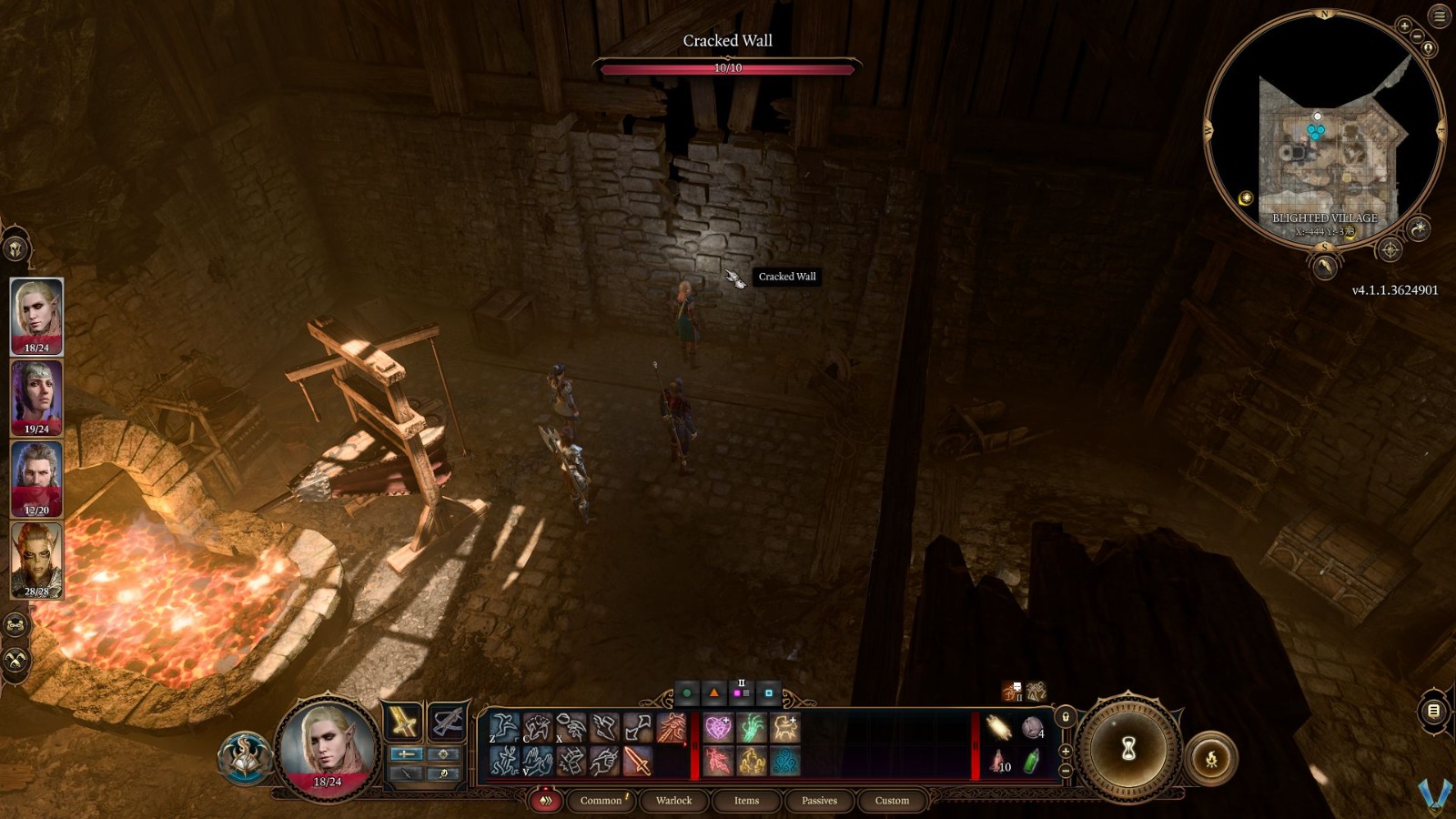Click the Long Rest campfire button
Viewport: 1456px width, 819px height.
(x=1212, y=758)
